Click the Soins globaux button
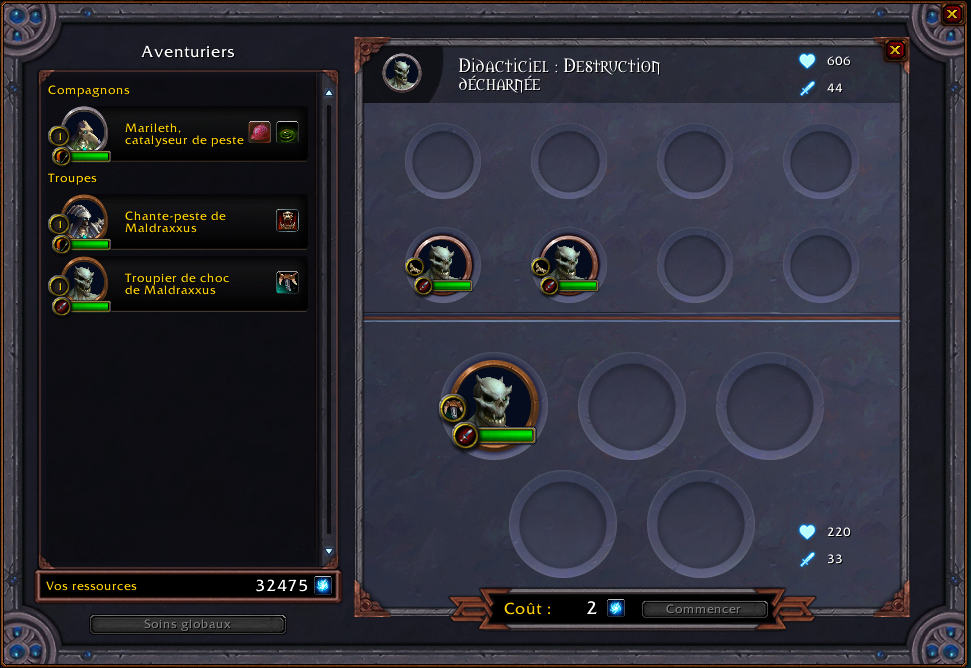971x668 pixels. [x=188, y=624]
